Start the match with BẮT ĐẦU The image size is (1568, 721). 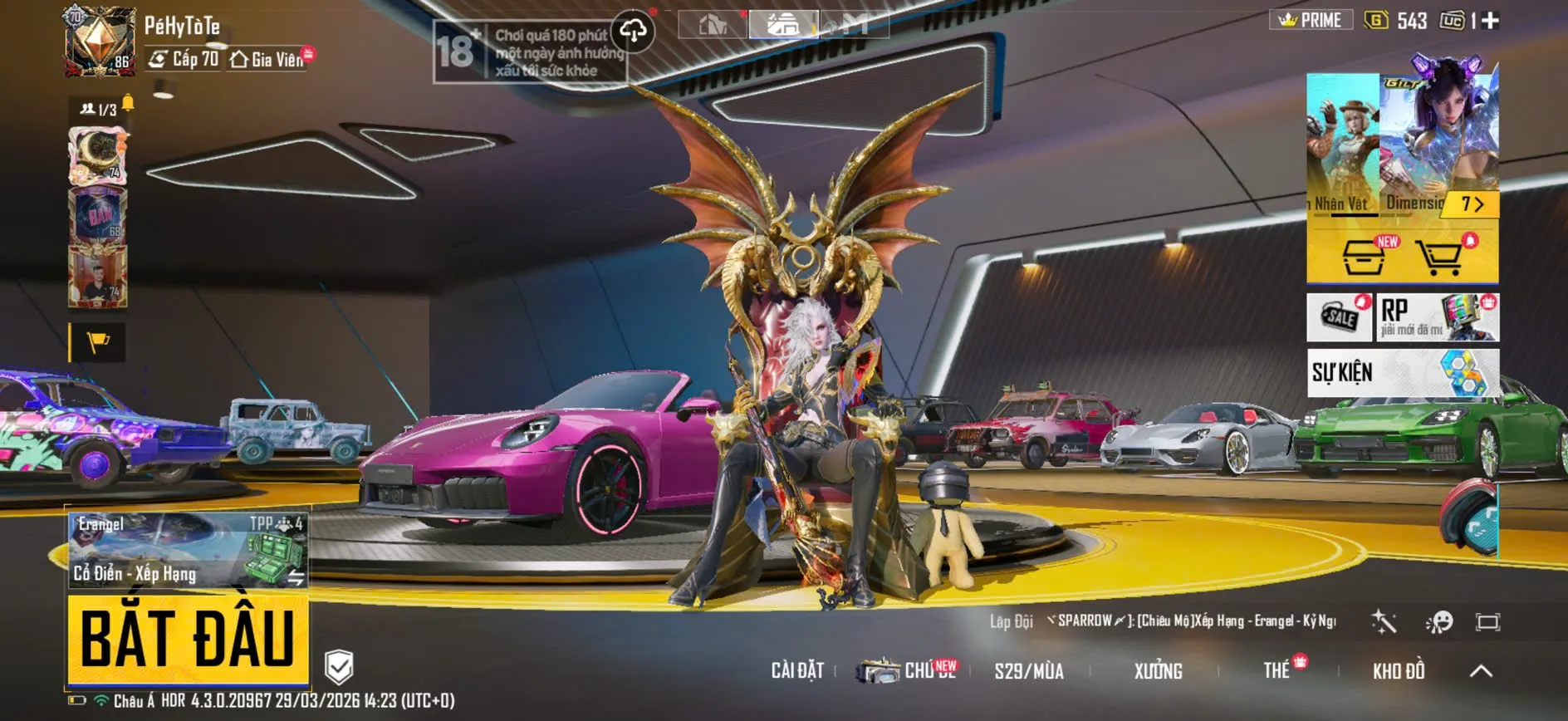[188, 639]
